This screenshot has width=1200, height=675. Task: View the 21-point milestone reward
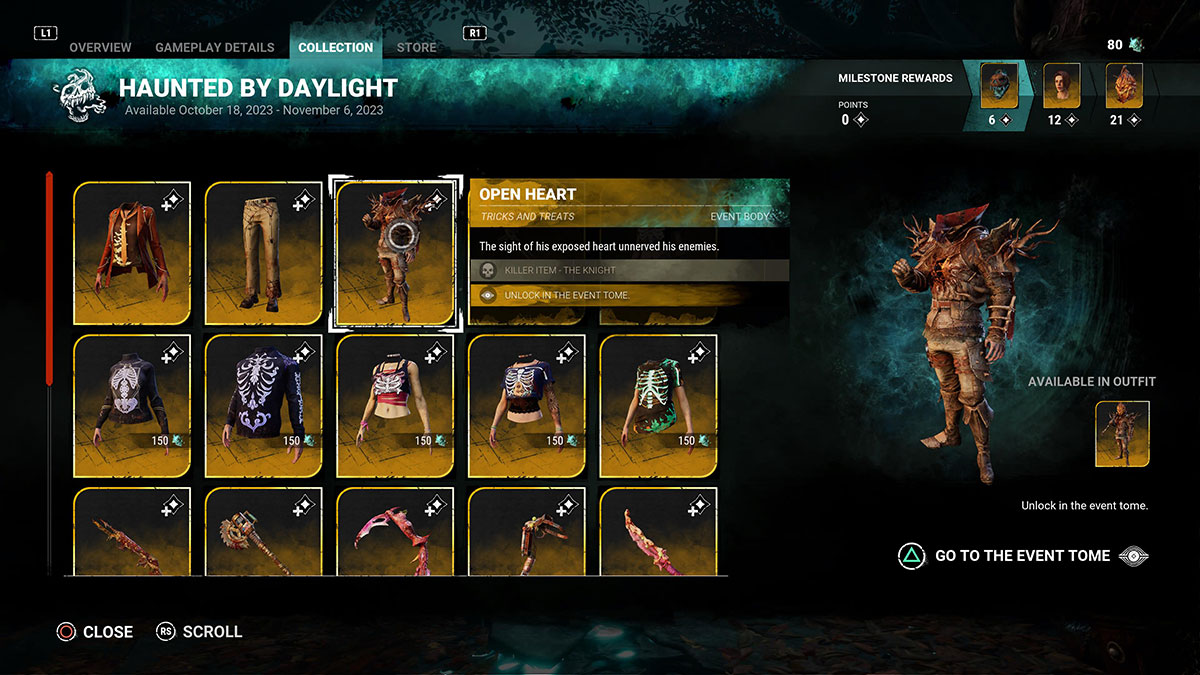coord(1124,87)
